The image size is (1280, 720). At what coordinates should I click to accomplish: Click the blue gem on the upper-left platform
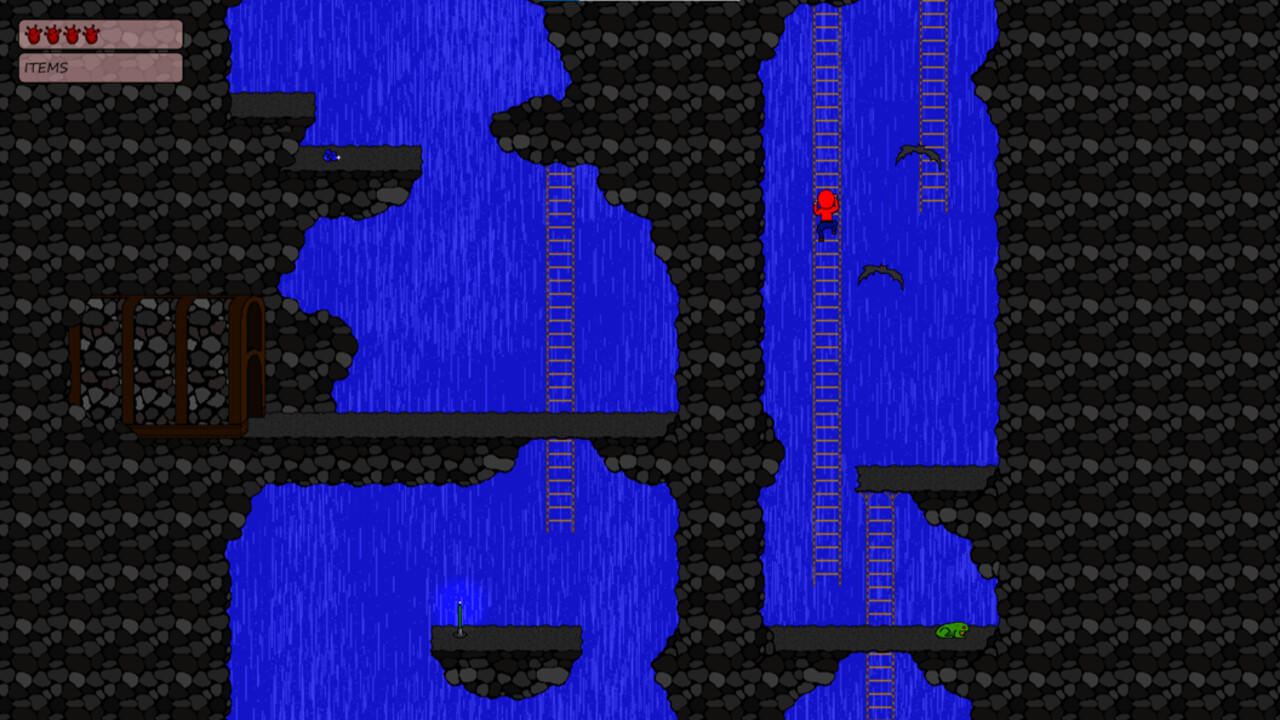(x=330, y=156)
